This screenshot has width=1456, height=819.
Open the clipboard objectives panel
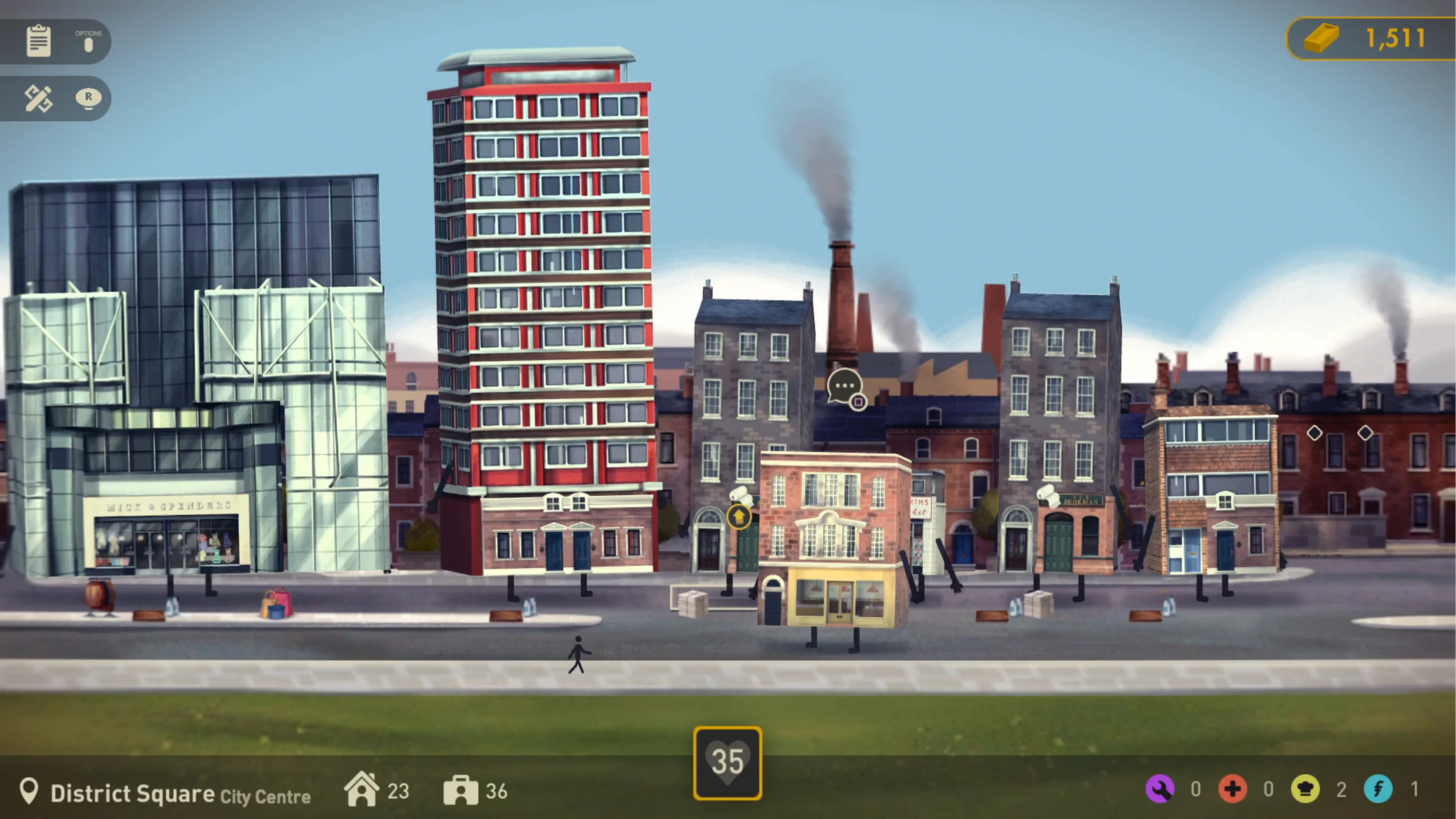[38, 41]
